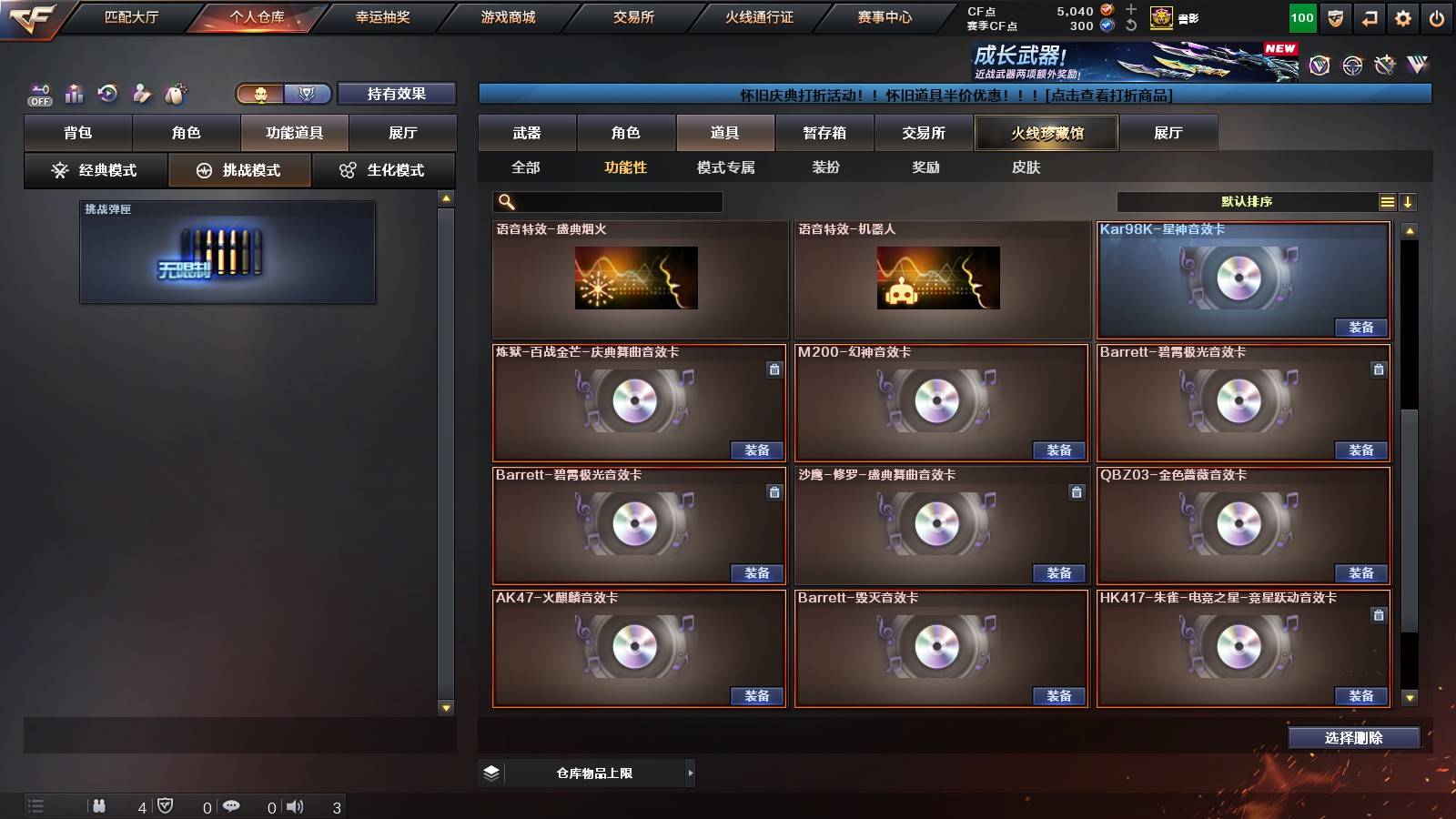Click the friends icon in bottom status bar
This screenshot has height=819, width=1456.
100,805
